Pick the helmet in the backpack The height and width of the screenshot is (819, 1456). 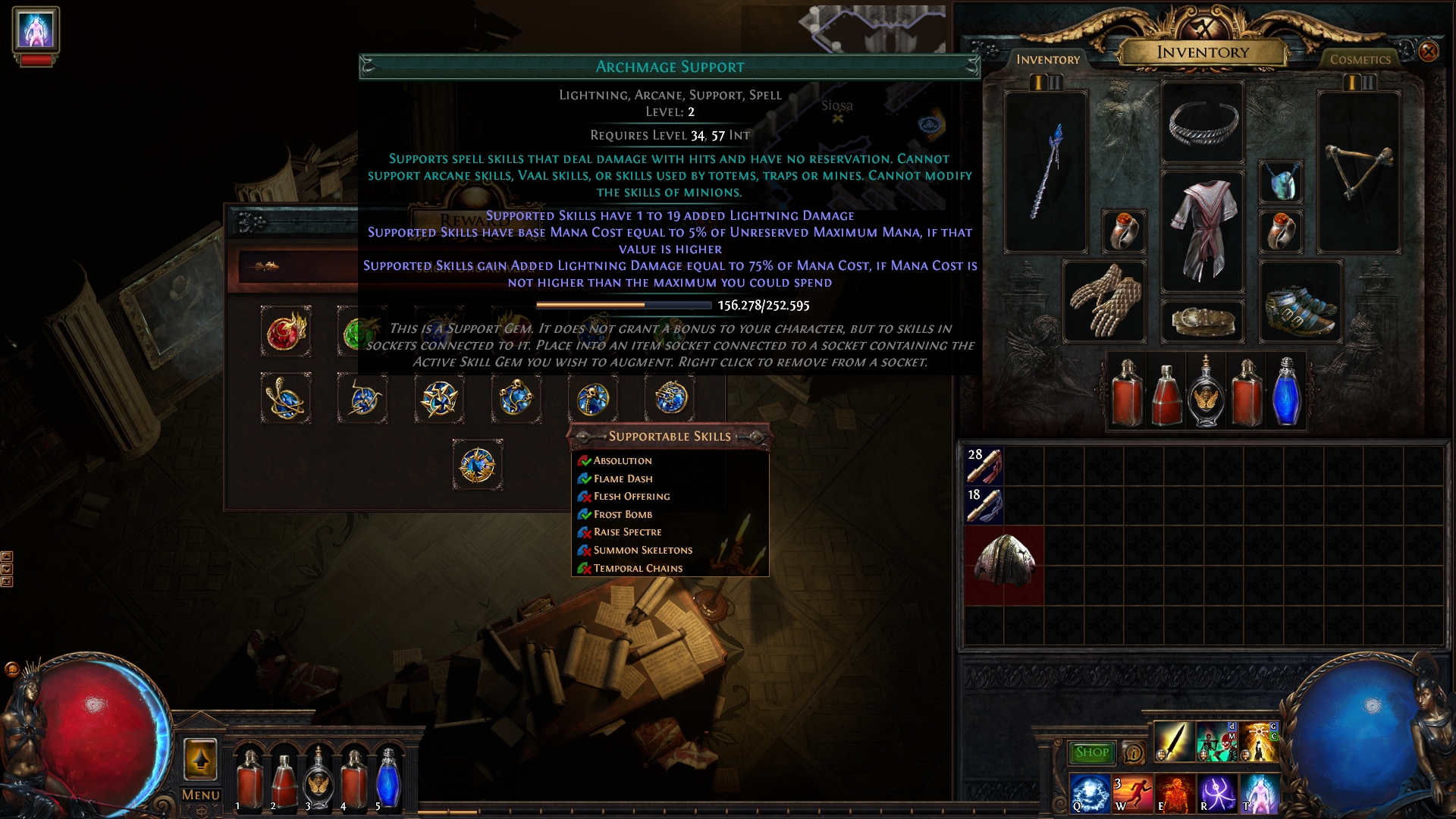click(x=1003, y=565)
